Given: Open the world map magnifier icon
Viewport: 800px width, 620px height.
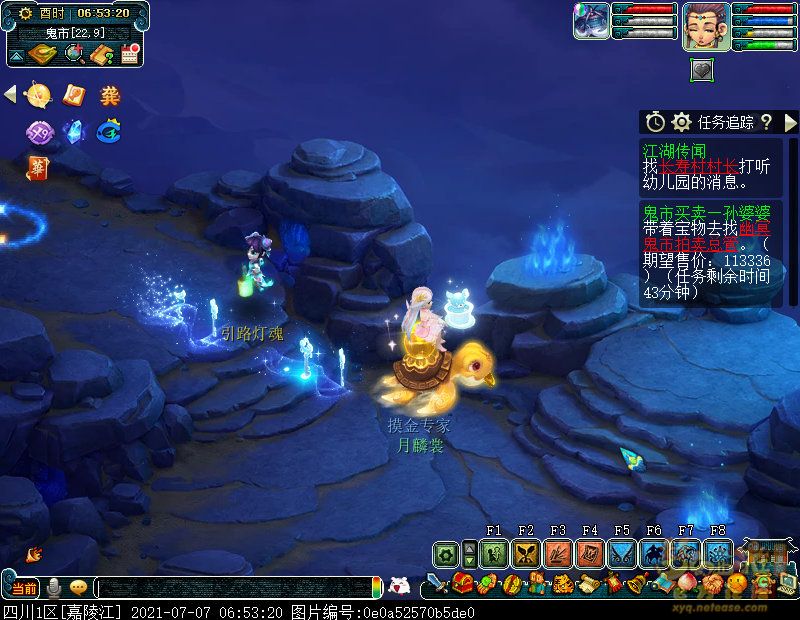Looking at the screenshot, I should [74, 53].
